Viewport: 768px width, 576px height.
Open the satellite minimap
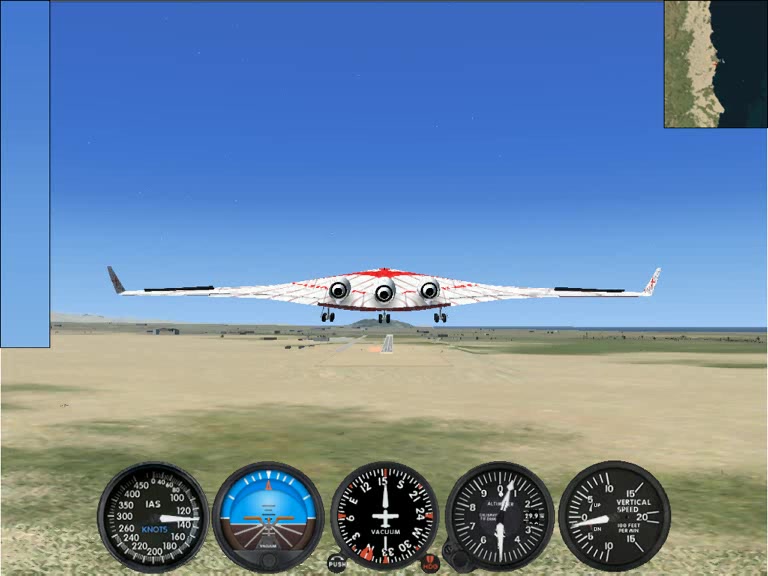click(x=715, y=64)
